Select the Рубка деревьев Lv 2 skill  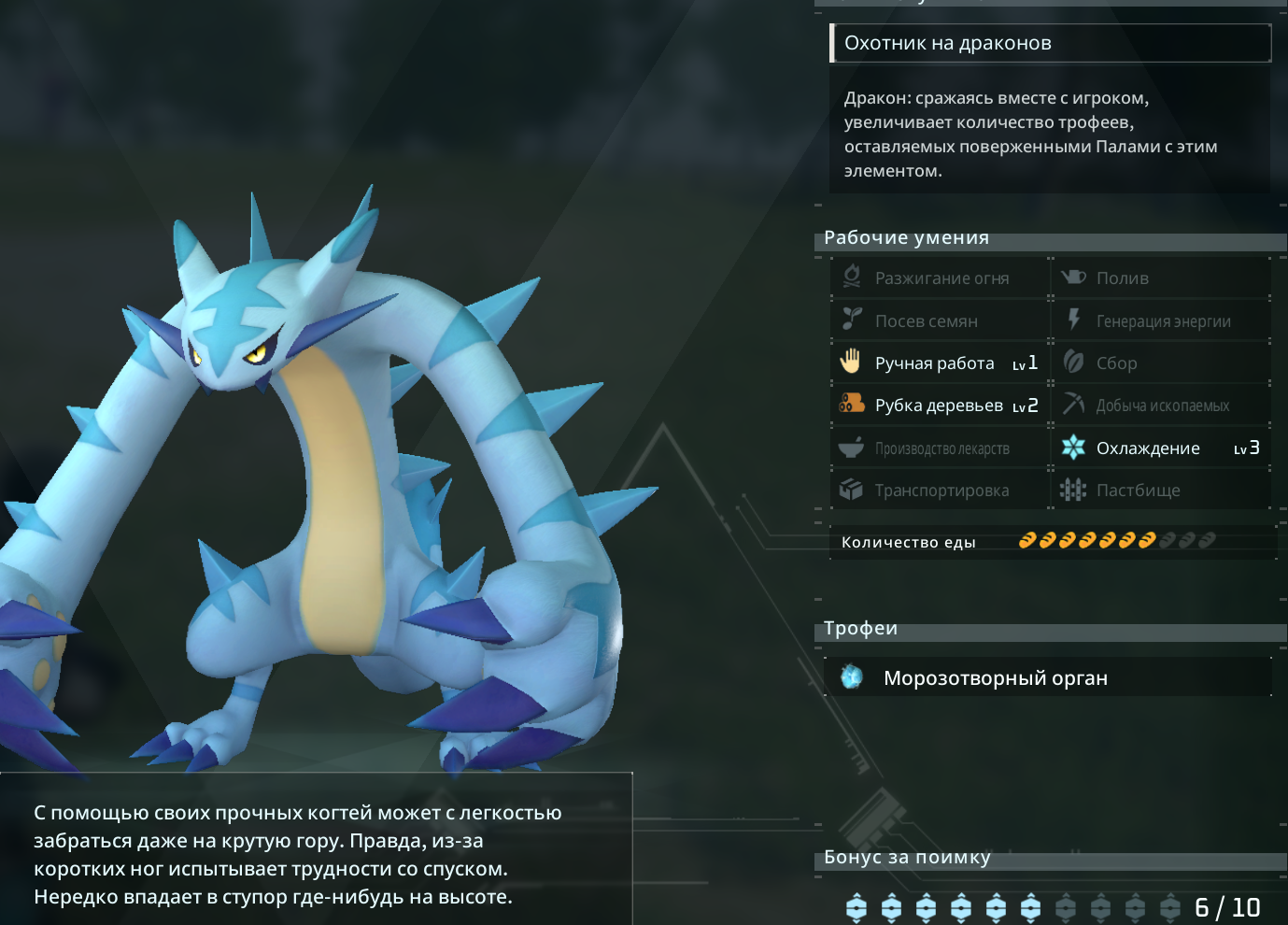tap(941, 406)
